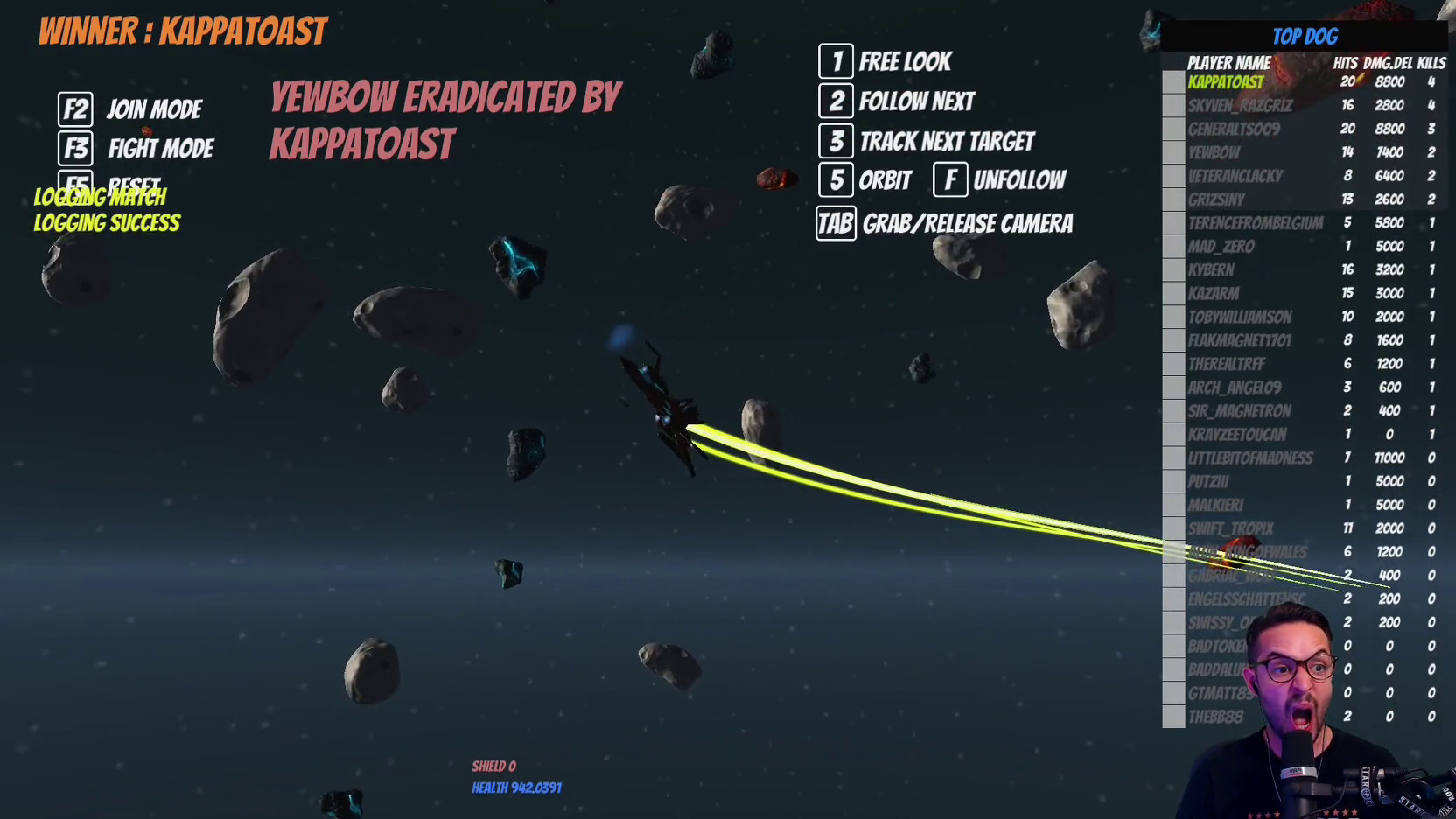Sort leaderboard by the KILLS column
The image size is (1456, 819).
tap(1430, 62)
